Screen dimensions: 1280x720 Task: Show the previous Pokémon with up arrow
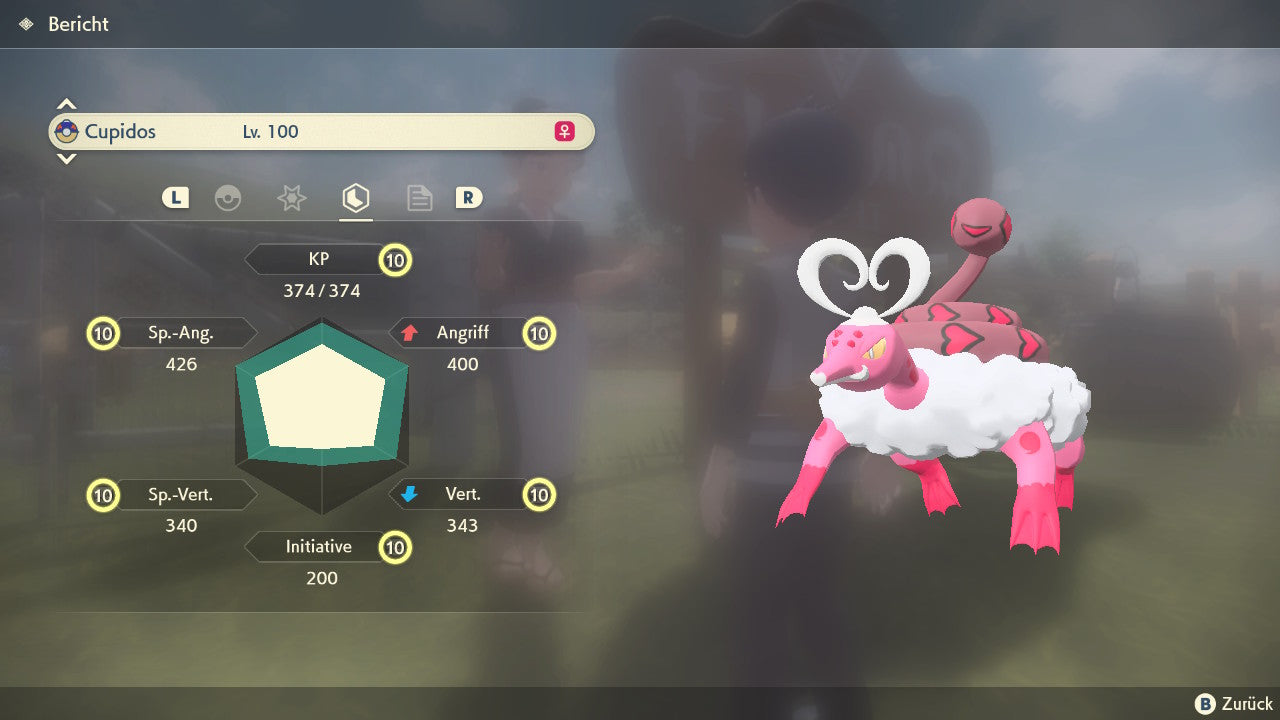66,104
